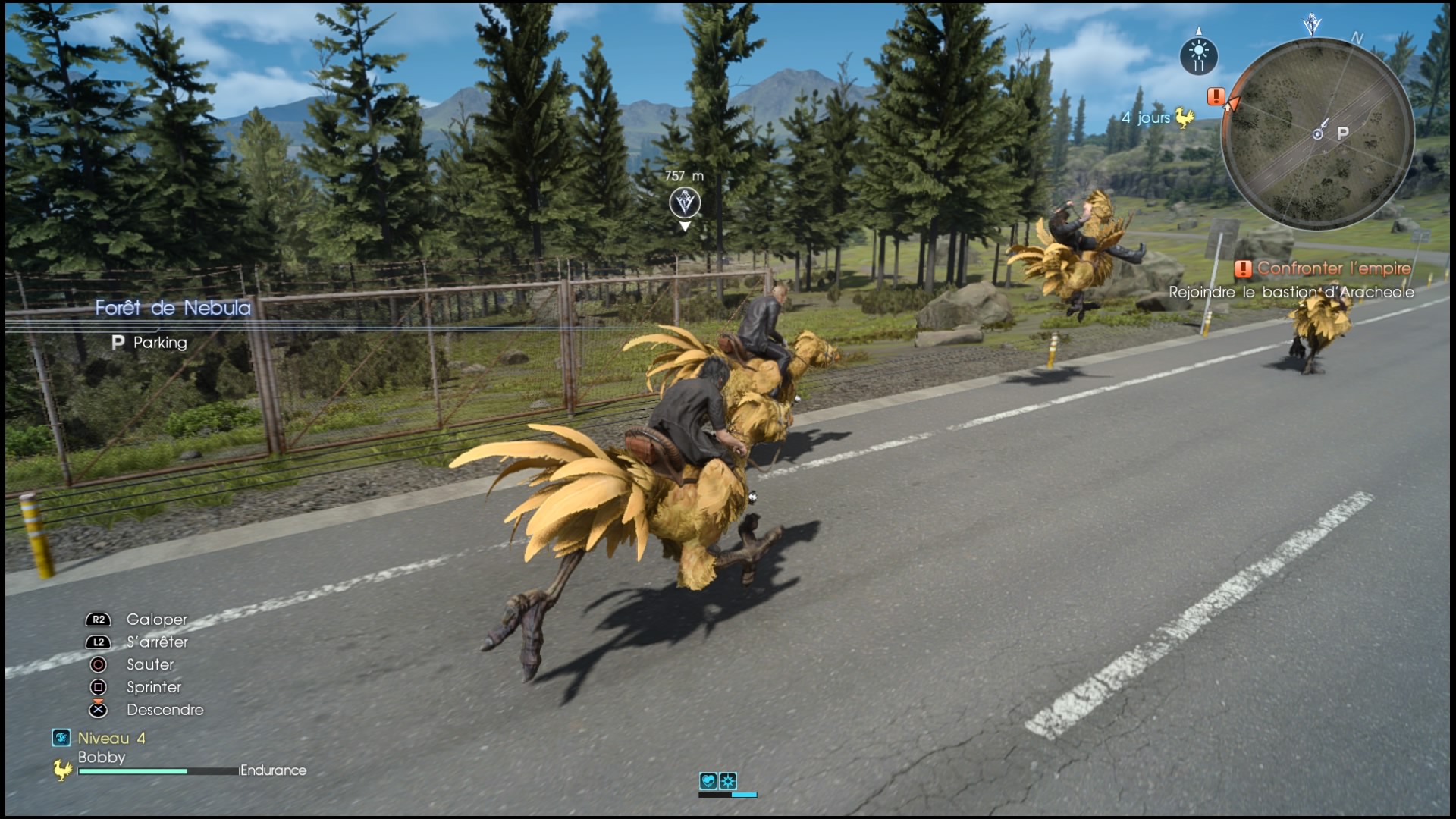
Task: Click the yellow chocobo icon beside Bobby
Action: [63, 770]
